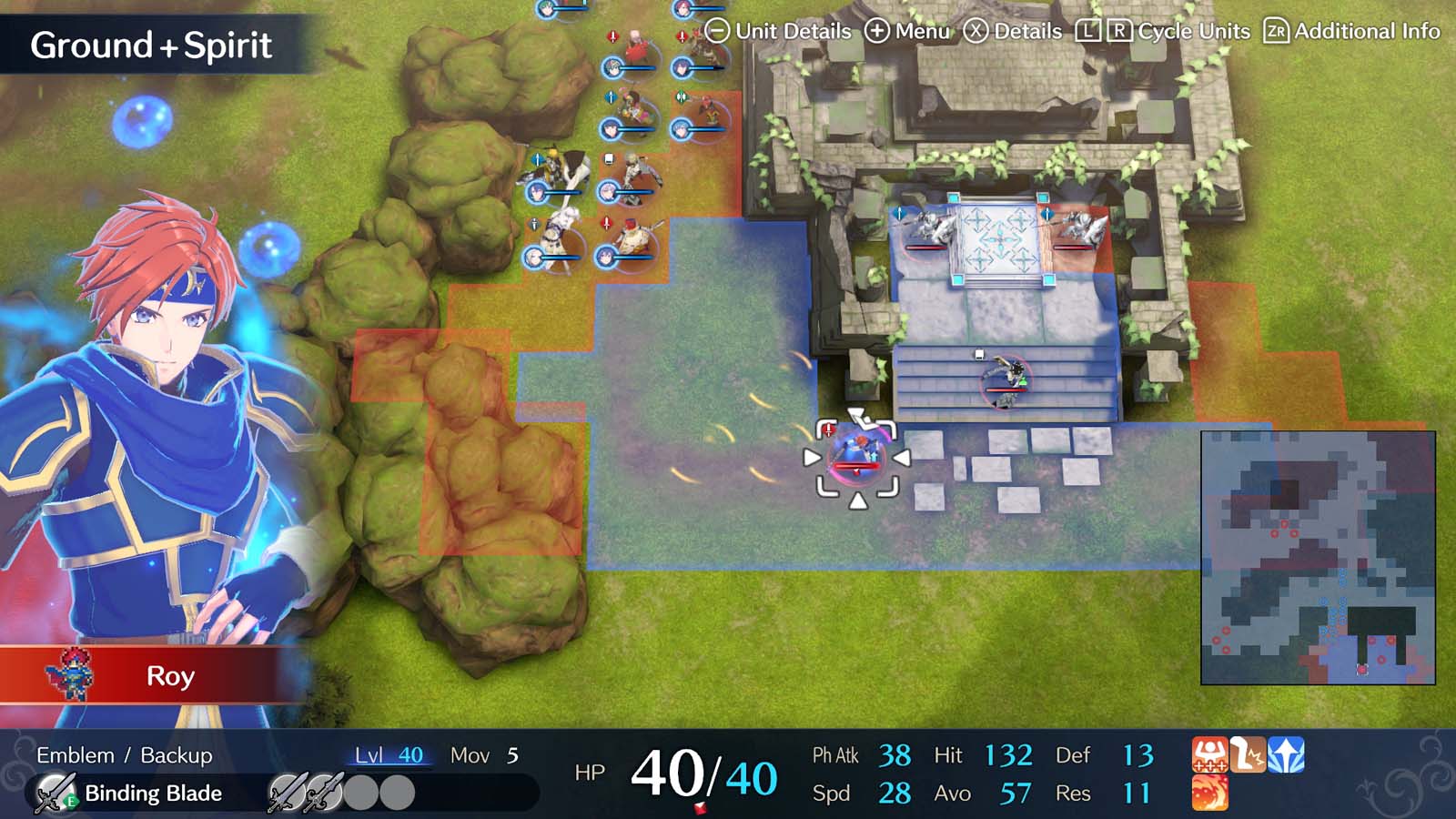This screenshot has width=1456, height=819.
Task: Click the Lvl 40 label
Action: click(387, 755)
